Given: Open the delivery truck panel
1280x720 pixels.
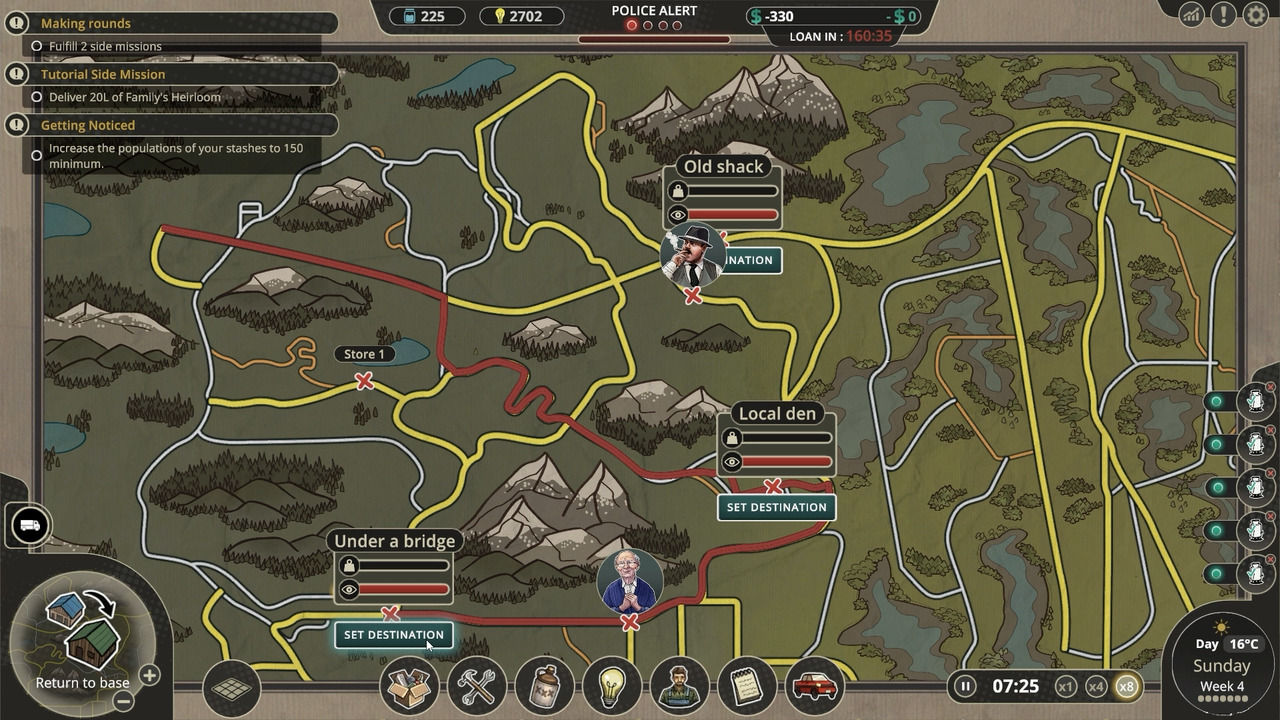Looking at the screenshot, I should 29,525.
